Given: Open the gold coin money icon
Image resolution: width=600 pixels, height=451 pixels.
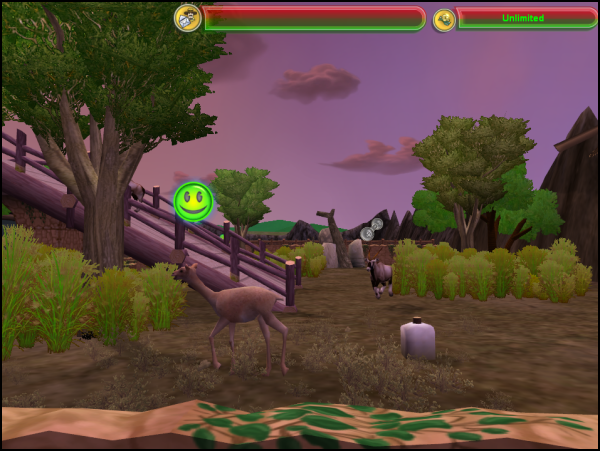Looking at the screenshot, I should (x=444, y=19).
